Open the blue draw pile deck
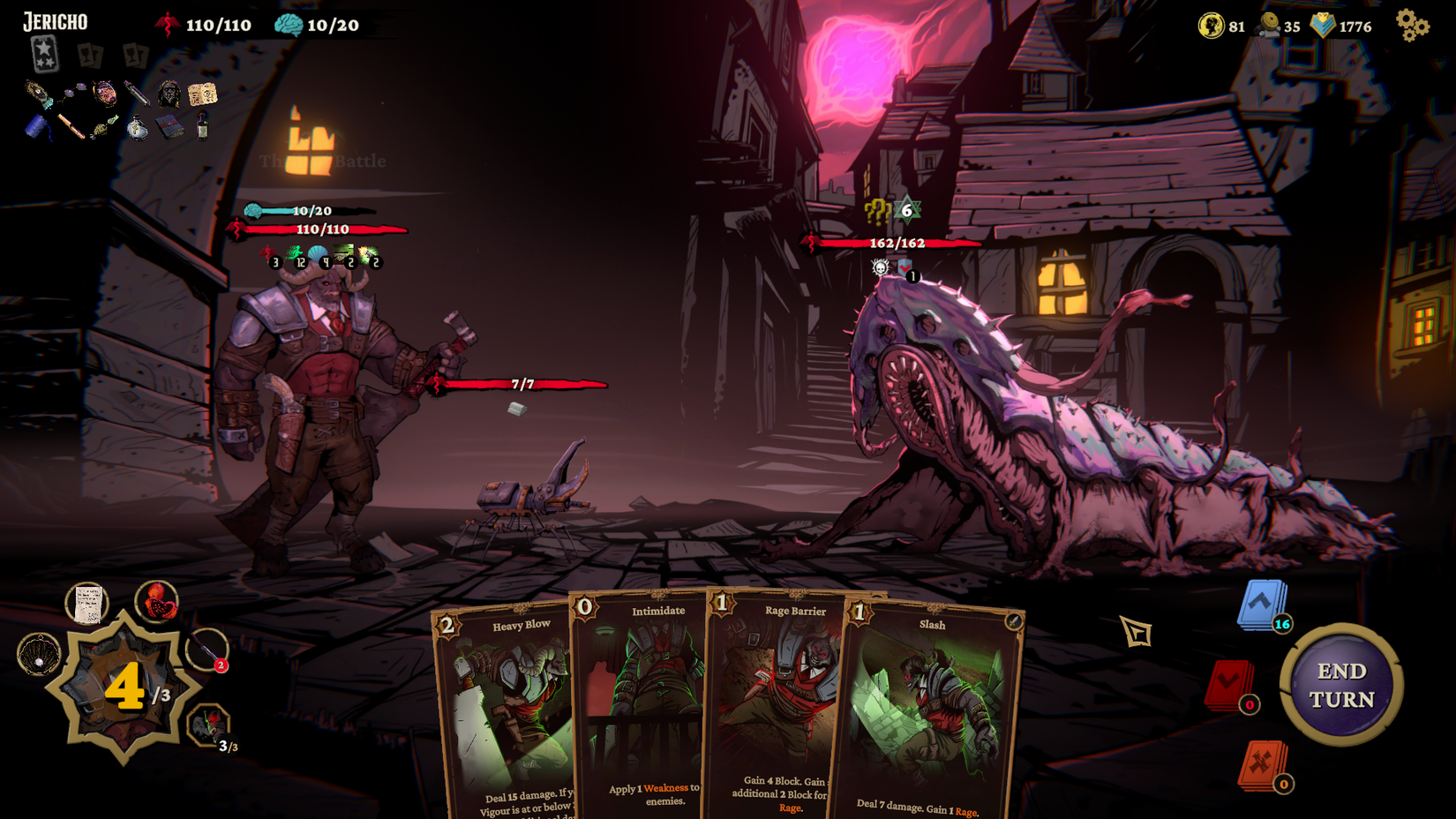Viewport: 1456px width, 819px height. (1262, 605)
